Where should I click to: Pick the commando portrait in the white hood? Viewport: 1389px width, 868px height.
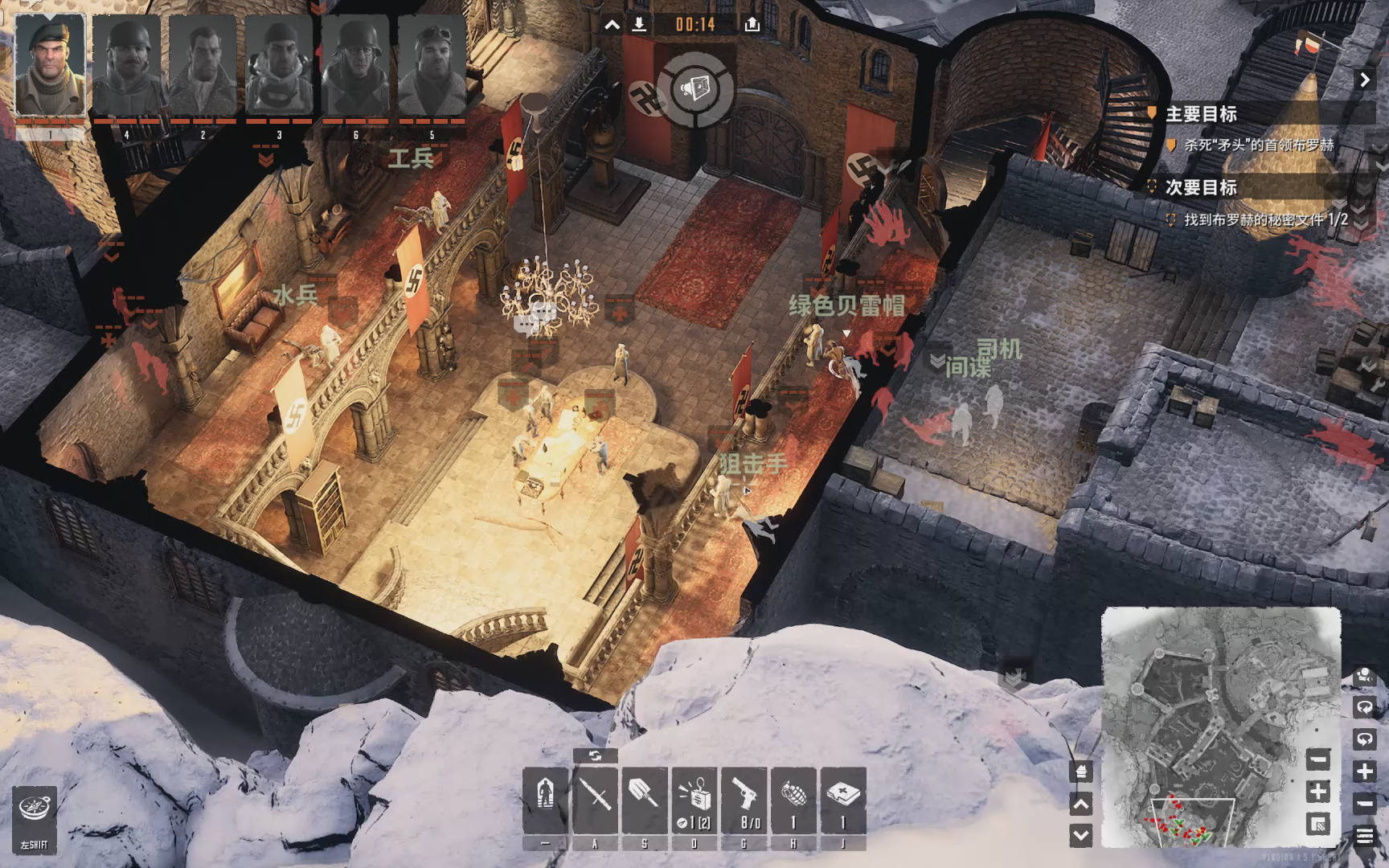(279, 66)
